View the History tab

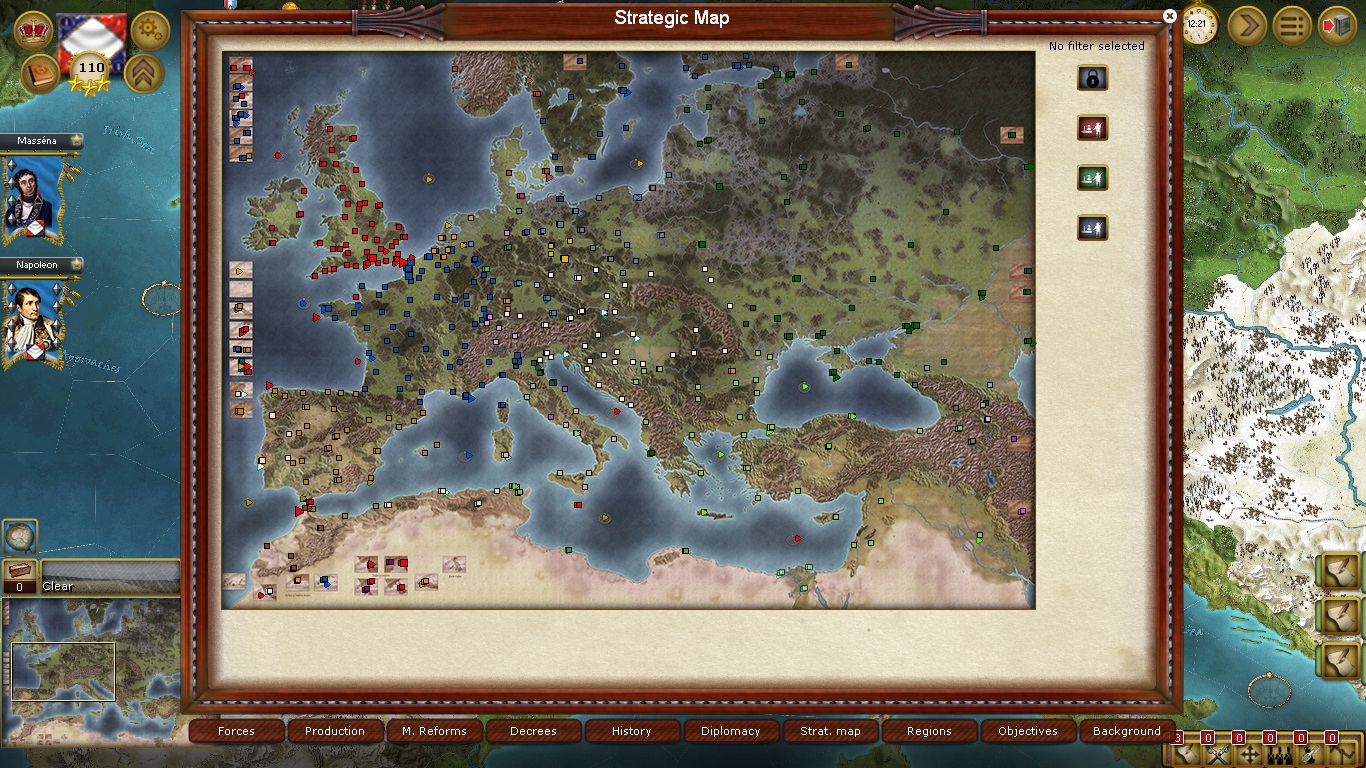(631, 731)
